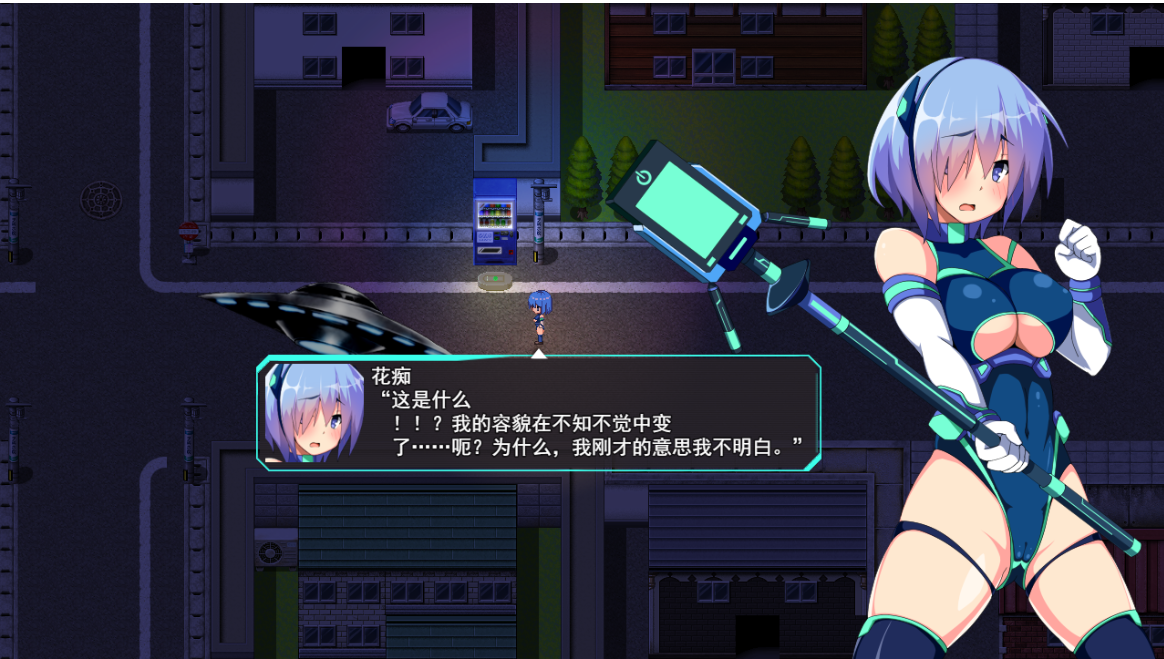Click the dialogue message box to continue
The image size is (1164, 659).
pos(560,412)
